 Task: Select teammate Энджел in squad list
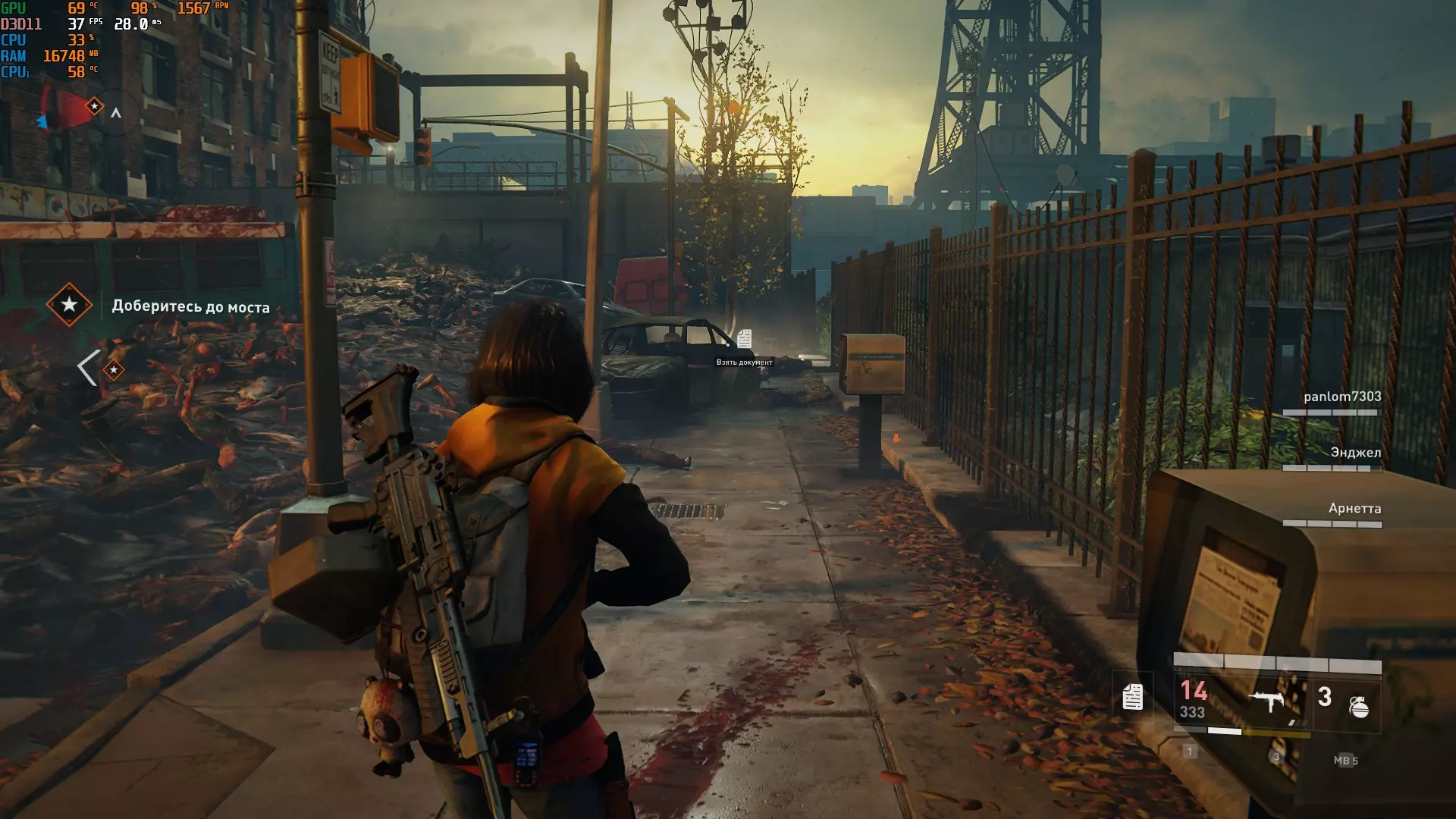pyautogui.click(x=1354, y=453)
